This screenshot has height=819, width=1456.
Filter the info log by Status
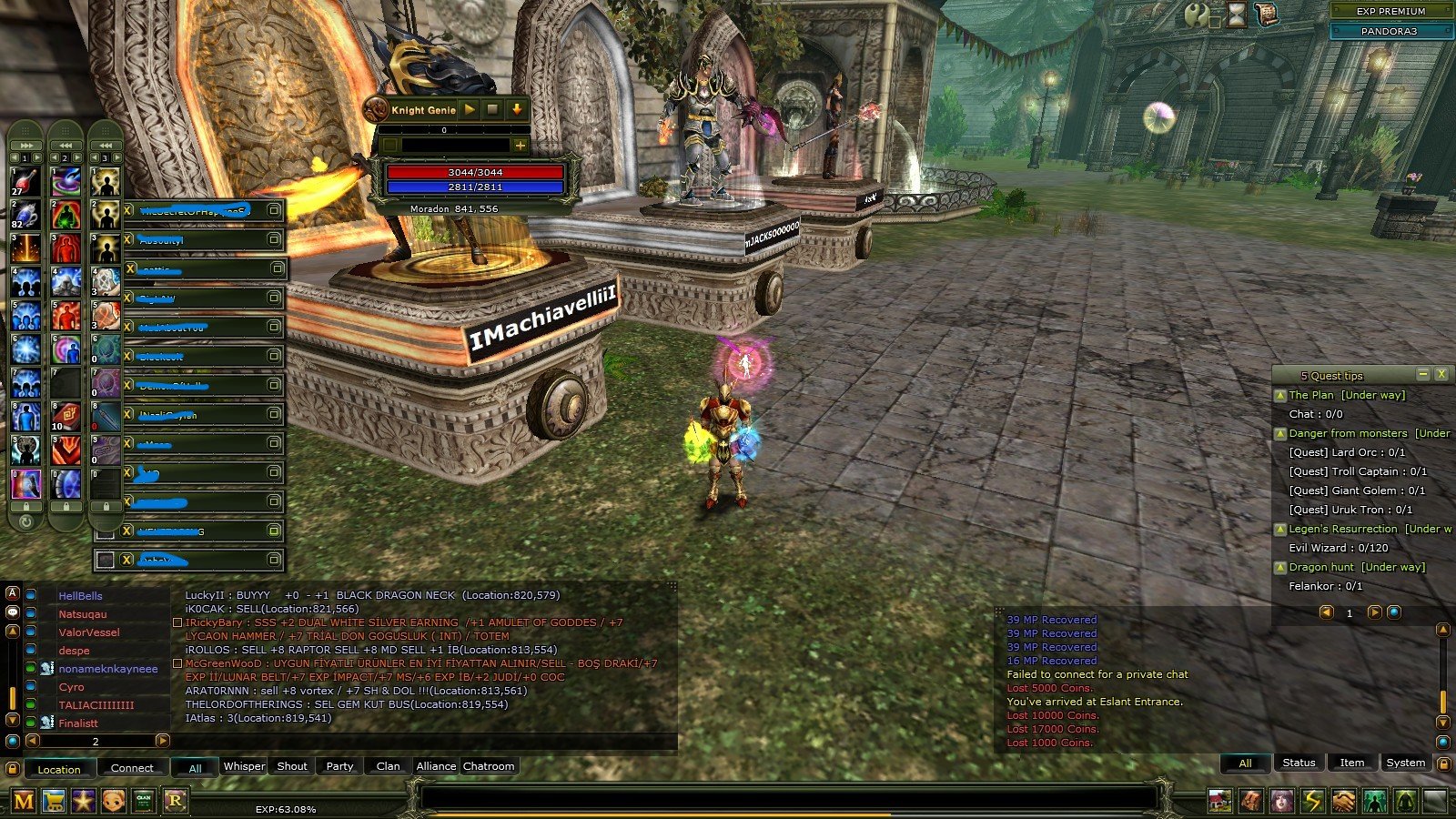coord(1299,763)
